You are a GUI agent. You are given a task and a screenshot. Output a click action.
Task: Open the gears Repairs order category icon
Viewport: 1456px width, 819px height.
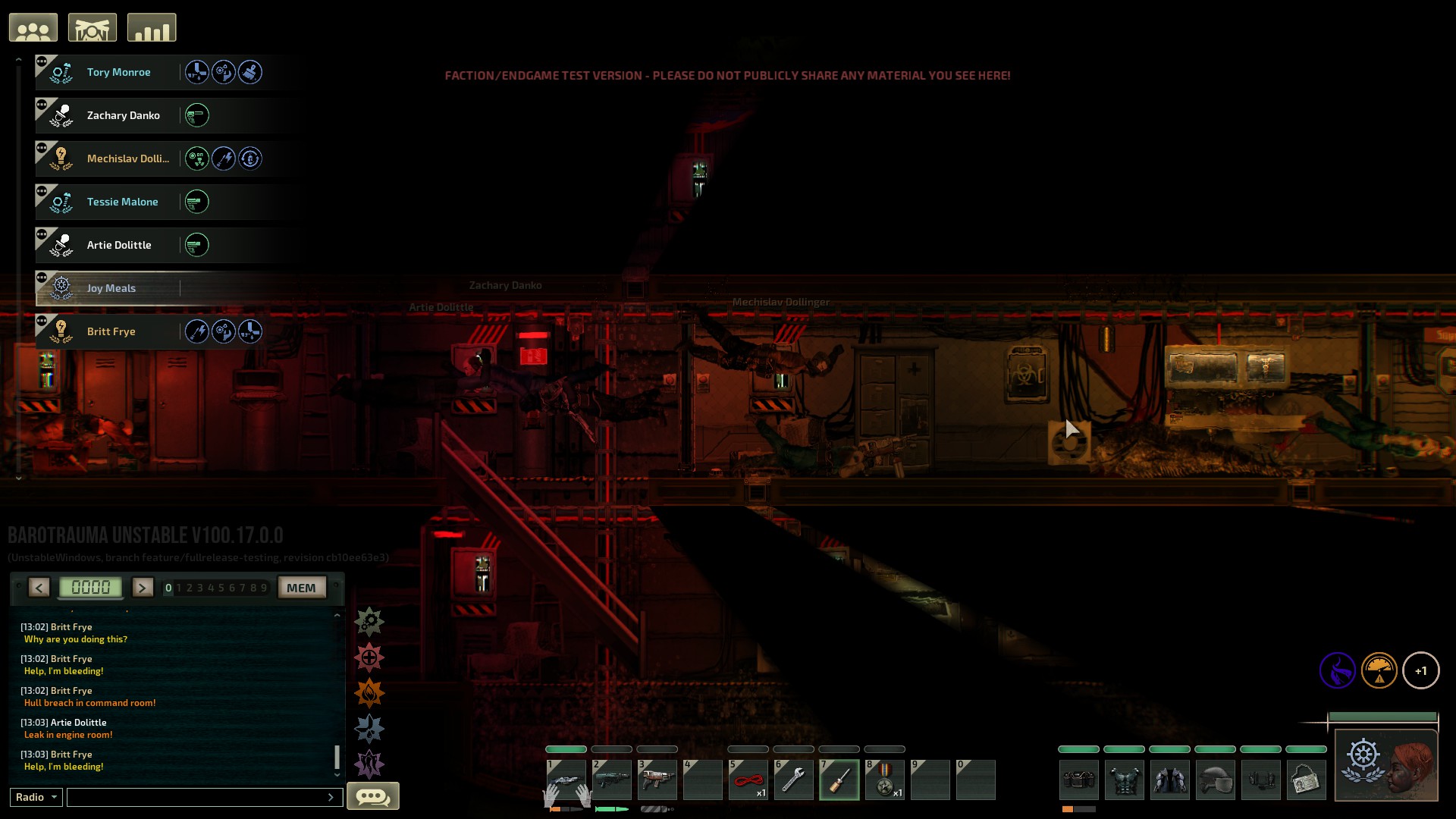pos(370,621)
